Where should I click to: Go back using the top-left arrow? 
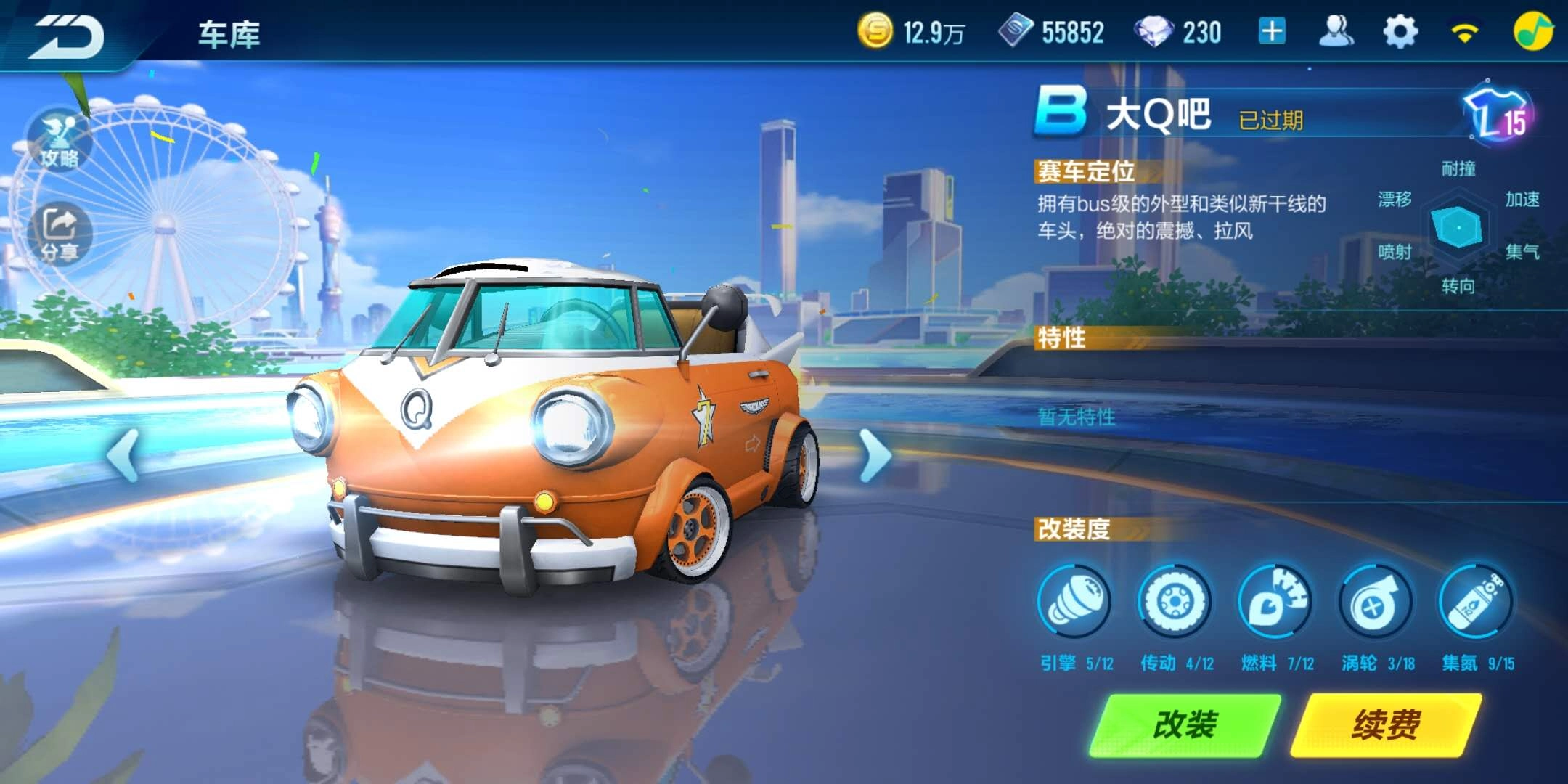(x=67, y=36)
